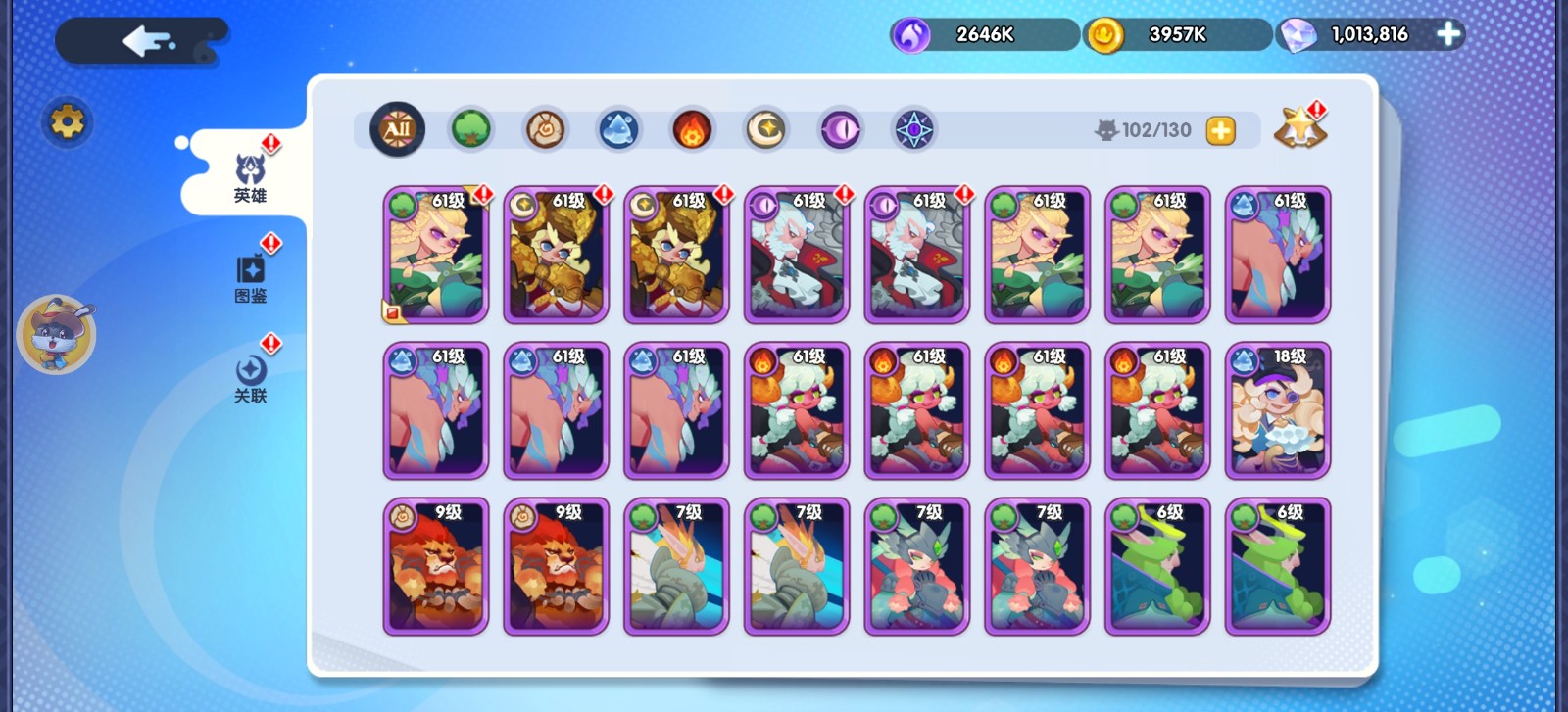
Task: Filter heroes by the water drop element
Action: point(618,129)
